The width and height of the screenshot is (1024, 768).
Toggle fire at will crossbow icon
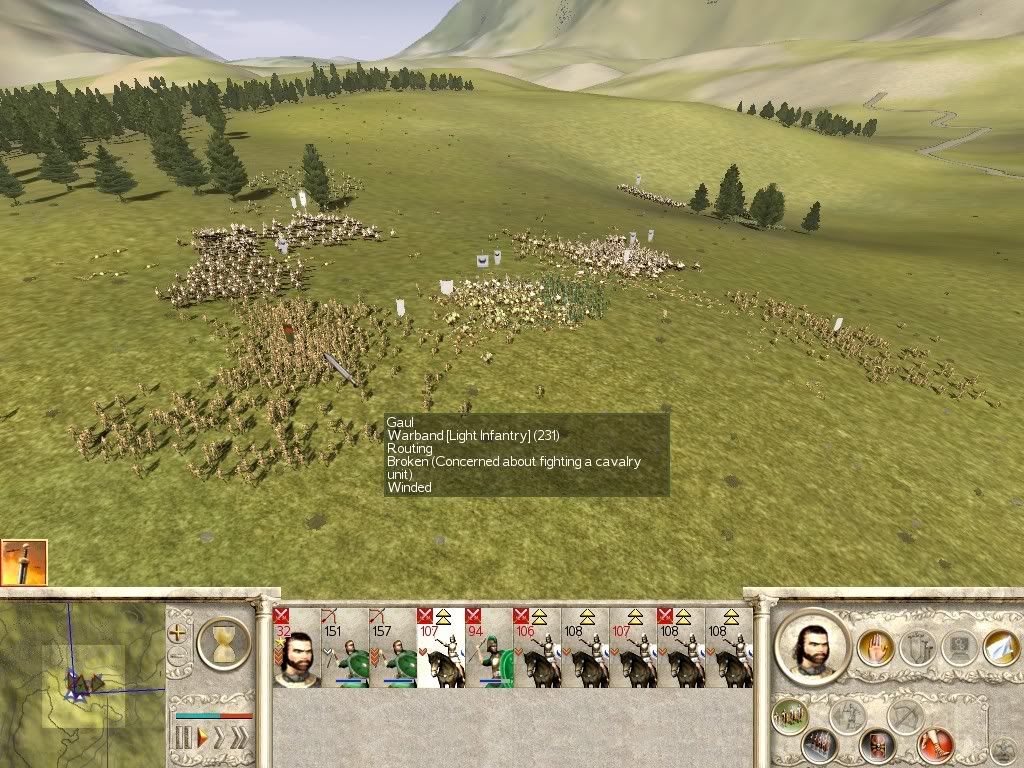coord(906,716)
